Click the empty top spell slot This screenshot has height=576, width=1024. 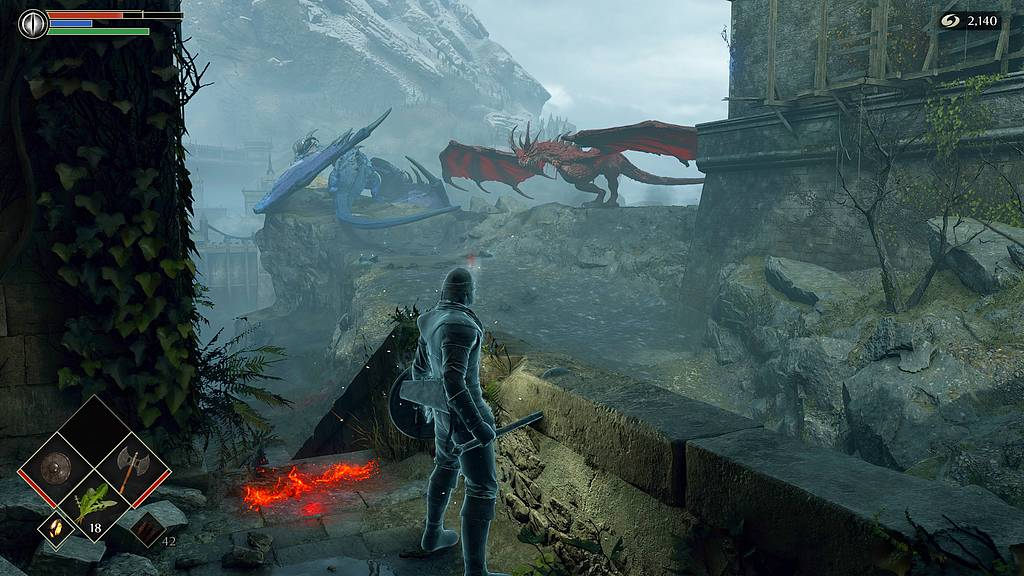(96, 430)
